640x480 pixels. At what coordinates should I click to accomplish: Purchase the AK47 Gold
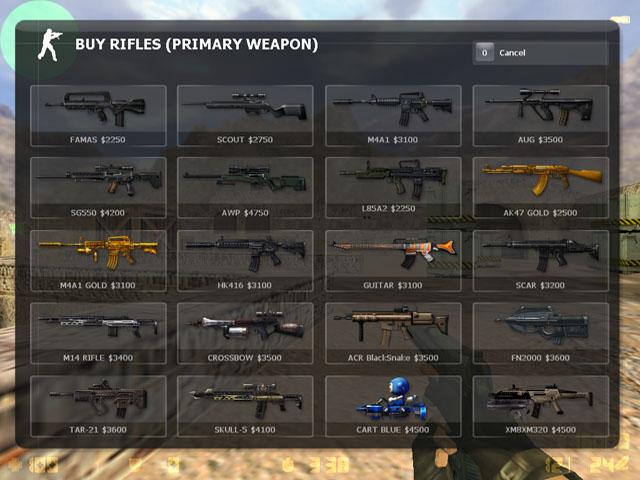540,187
